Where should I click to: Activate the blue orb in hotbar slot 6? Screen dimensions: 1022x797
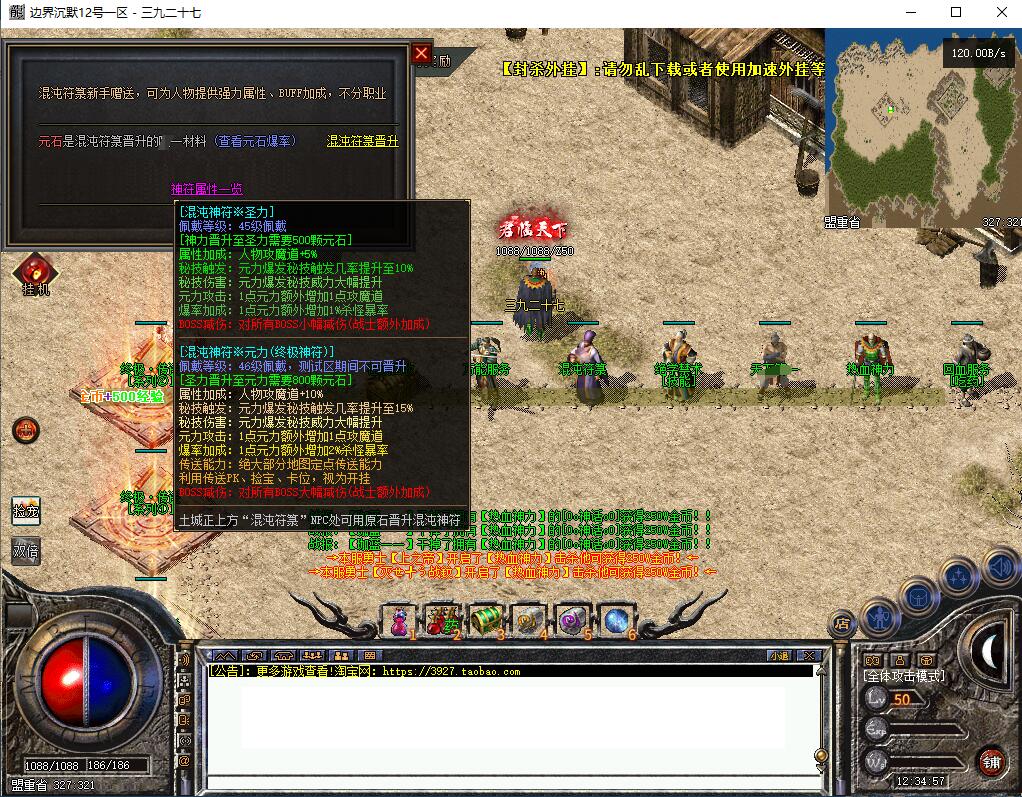point(616,620)
